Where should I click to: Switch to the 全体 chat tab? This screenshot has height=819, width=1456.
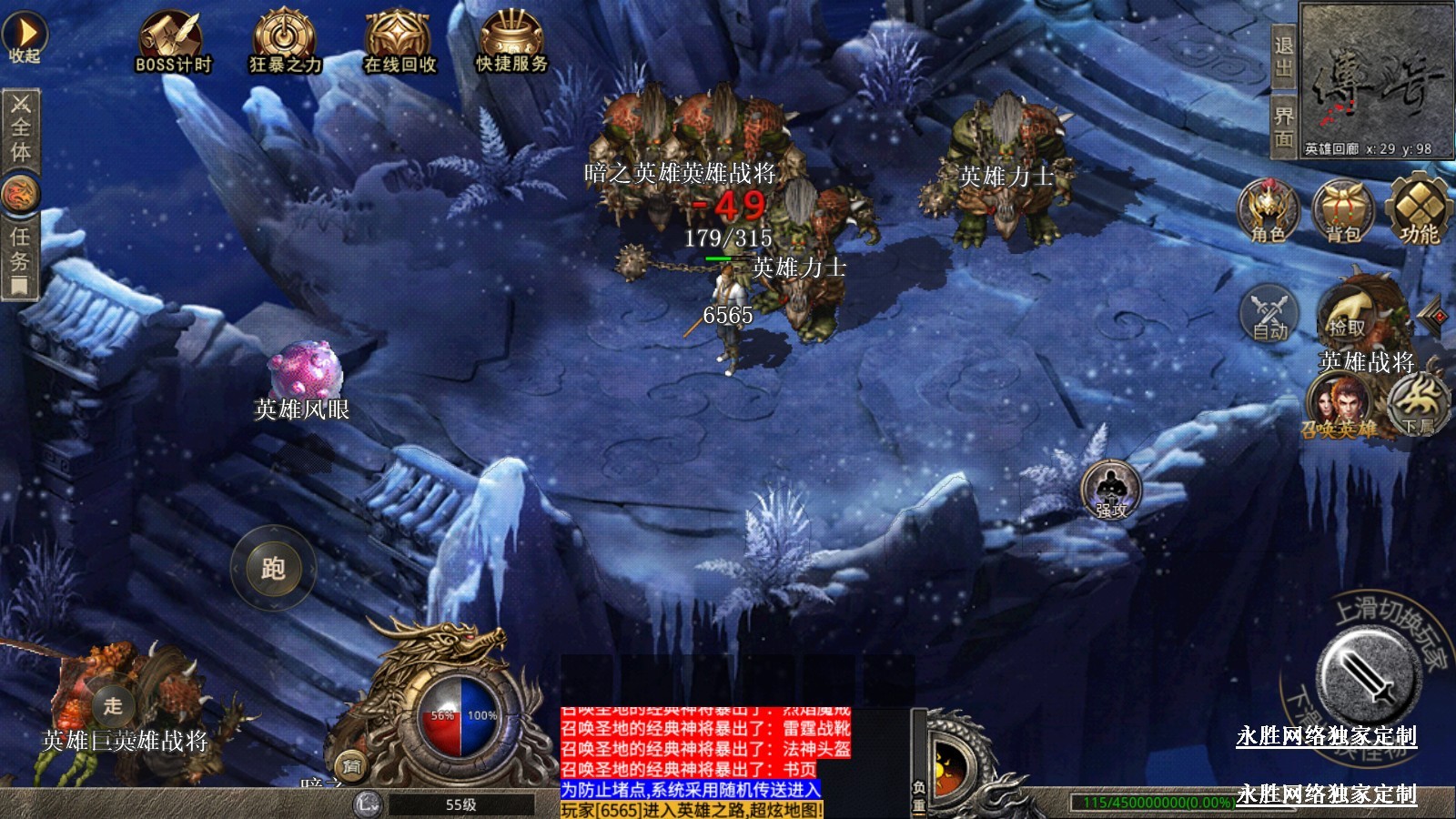point(20,128)
